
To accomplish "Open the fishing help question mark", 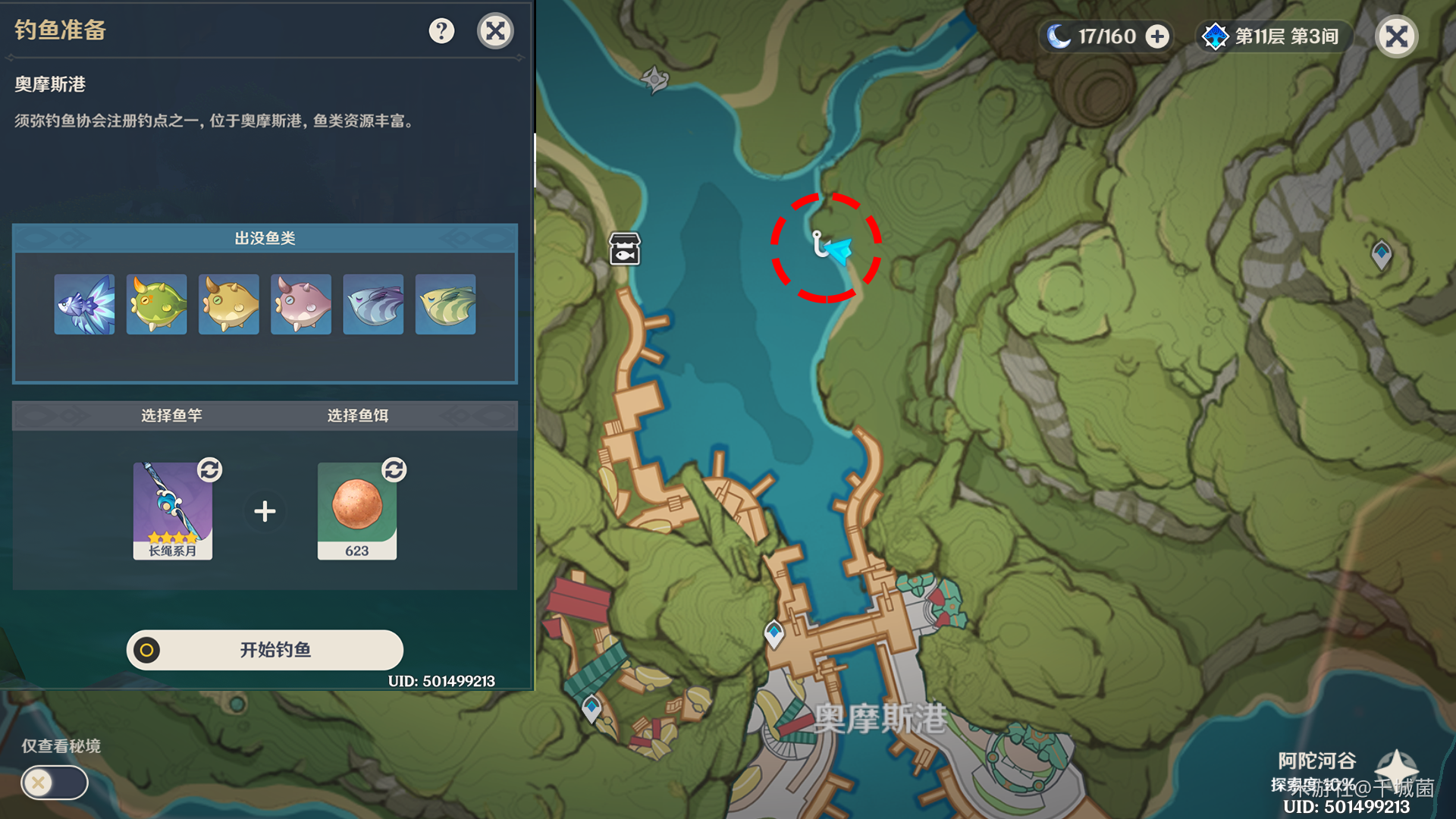I will 441,31.
